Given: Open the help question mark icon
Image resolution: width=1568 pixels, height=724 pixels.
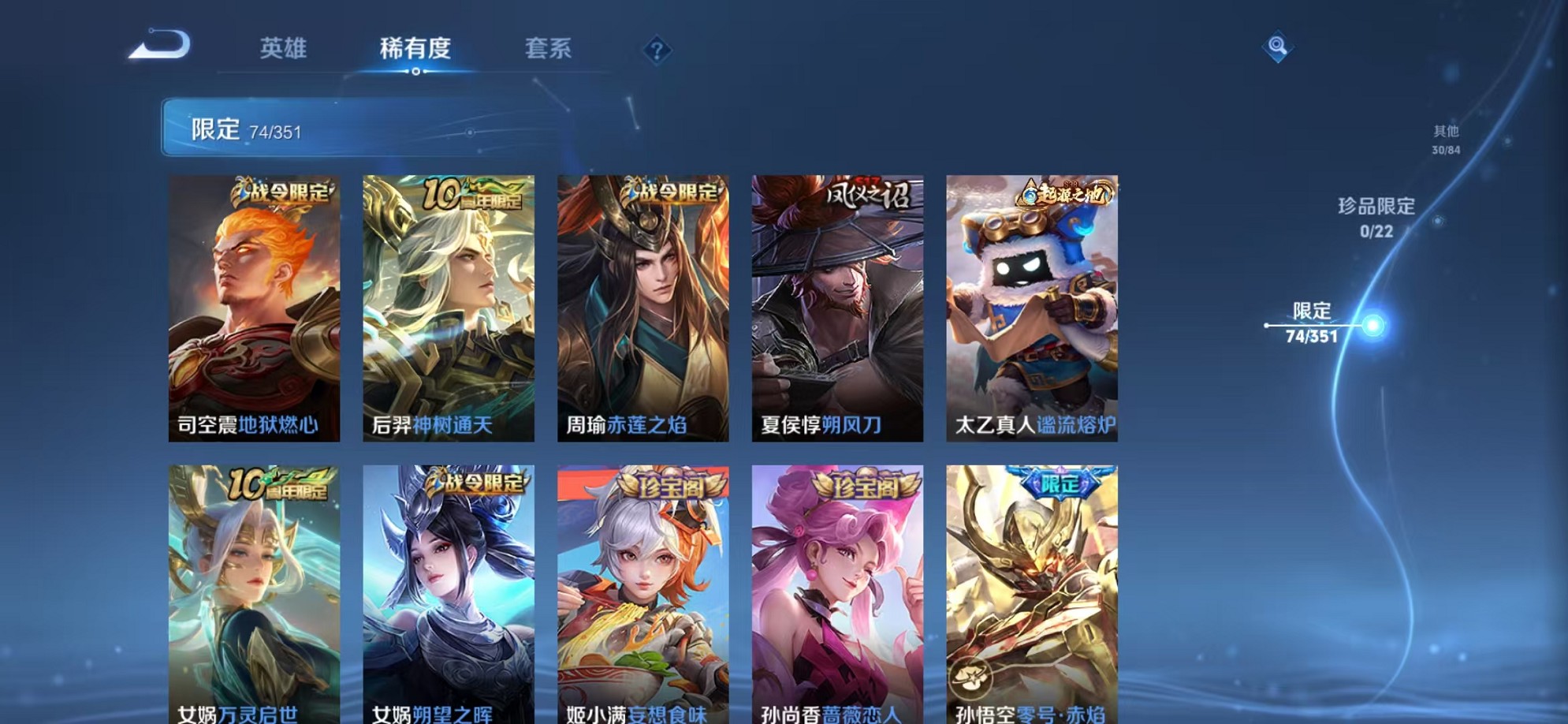Looking at the screenshot, I should [x=657, y=50].
